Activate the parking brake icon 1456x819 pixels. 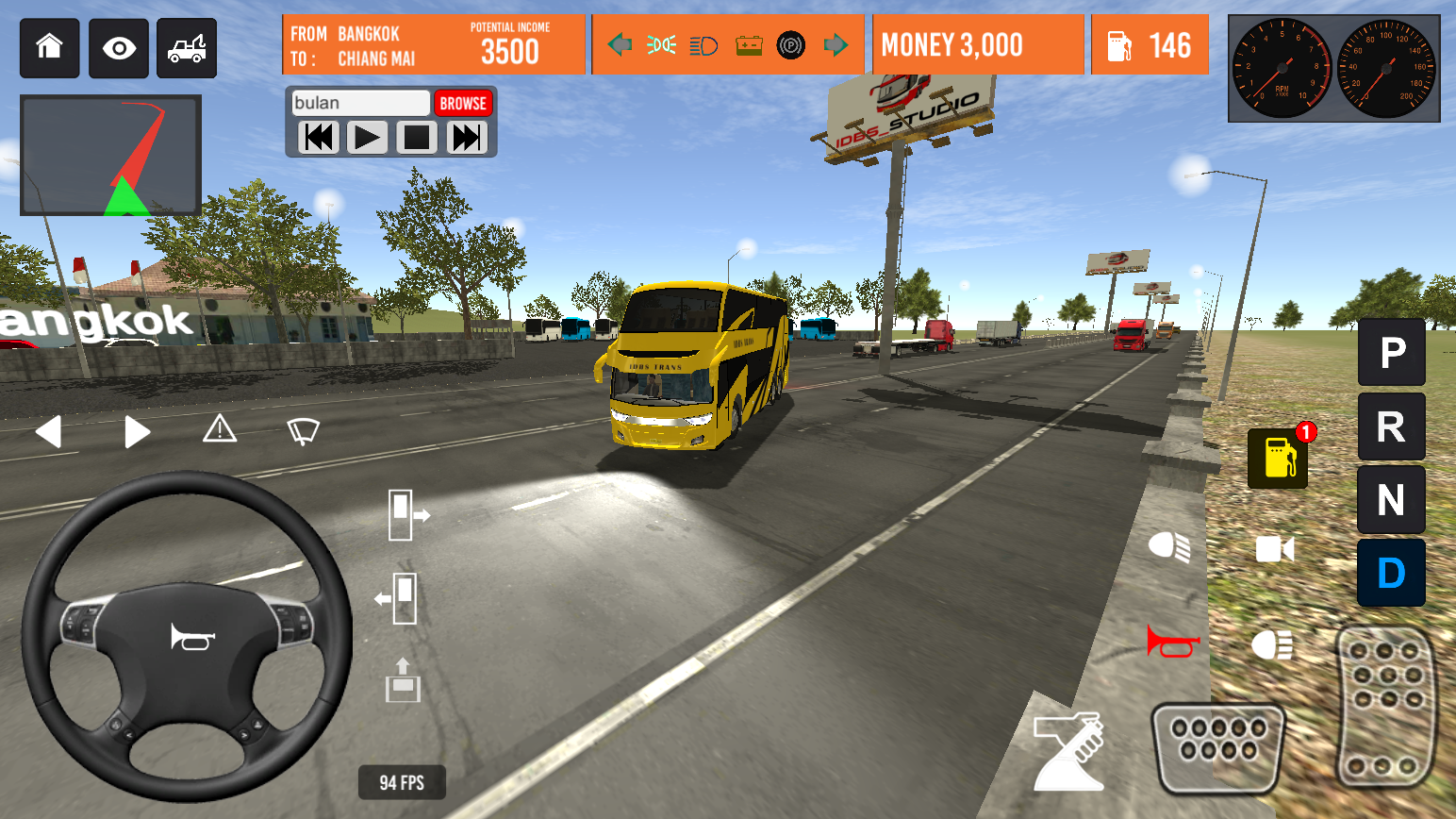(790, 43)
